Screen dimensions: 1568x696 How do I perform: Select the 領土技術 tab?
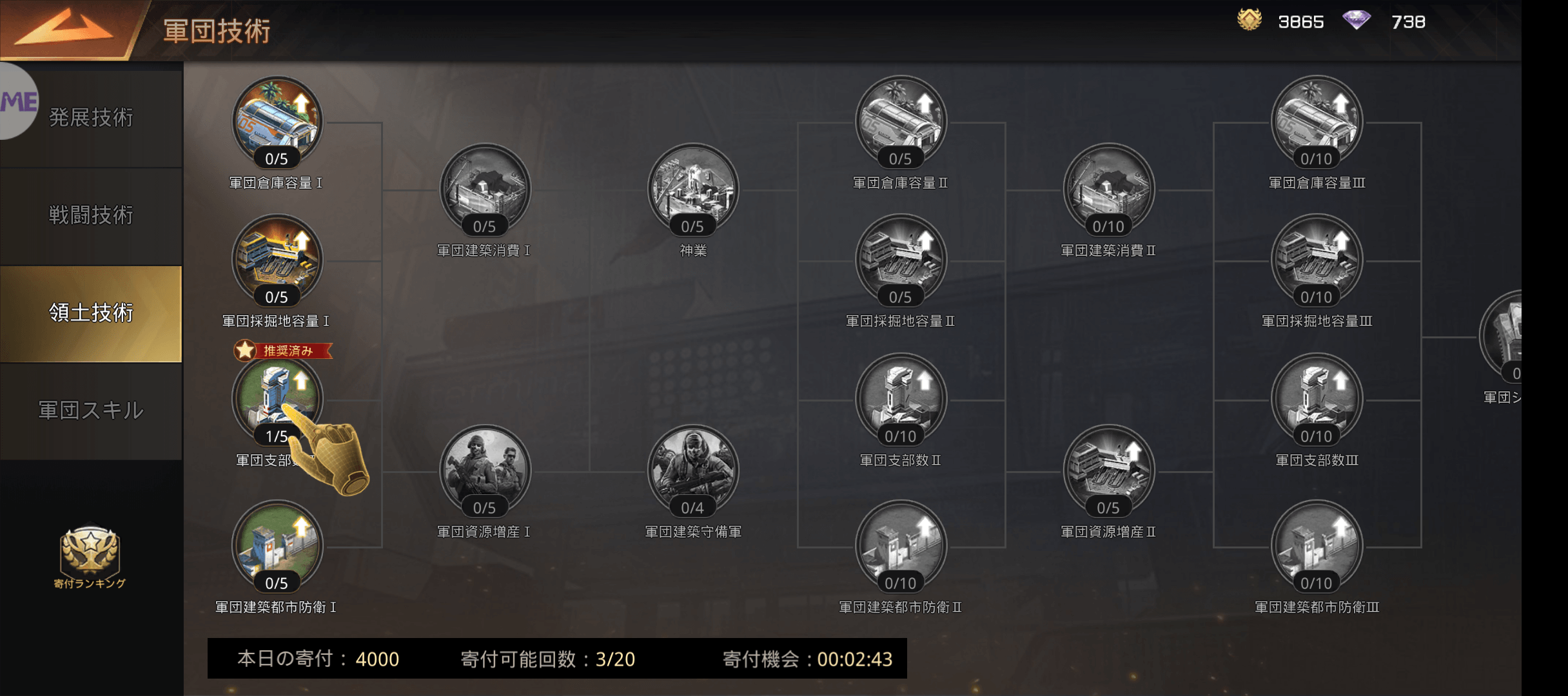[91, 313]
